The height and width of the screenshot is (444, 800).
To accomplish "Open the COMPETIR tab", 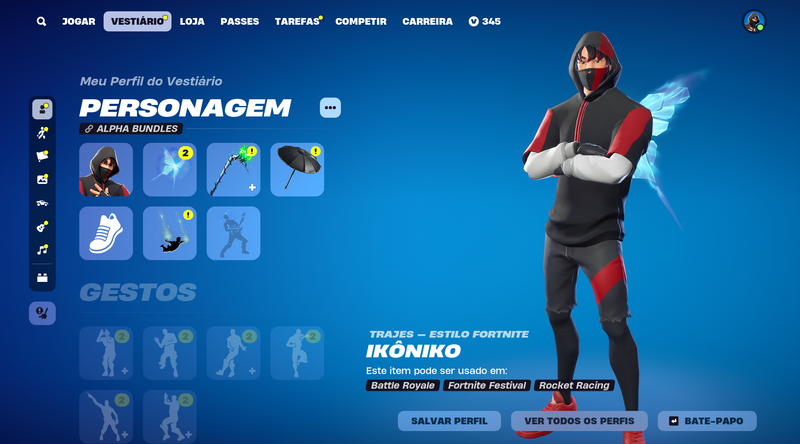I will tap(361, 21).
